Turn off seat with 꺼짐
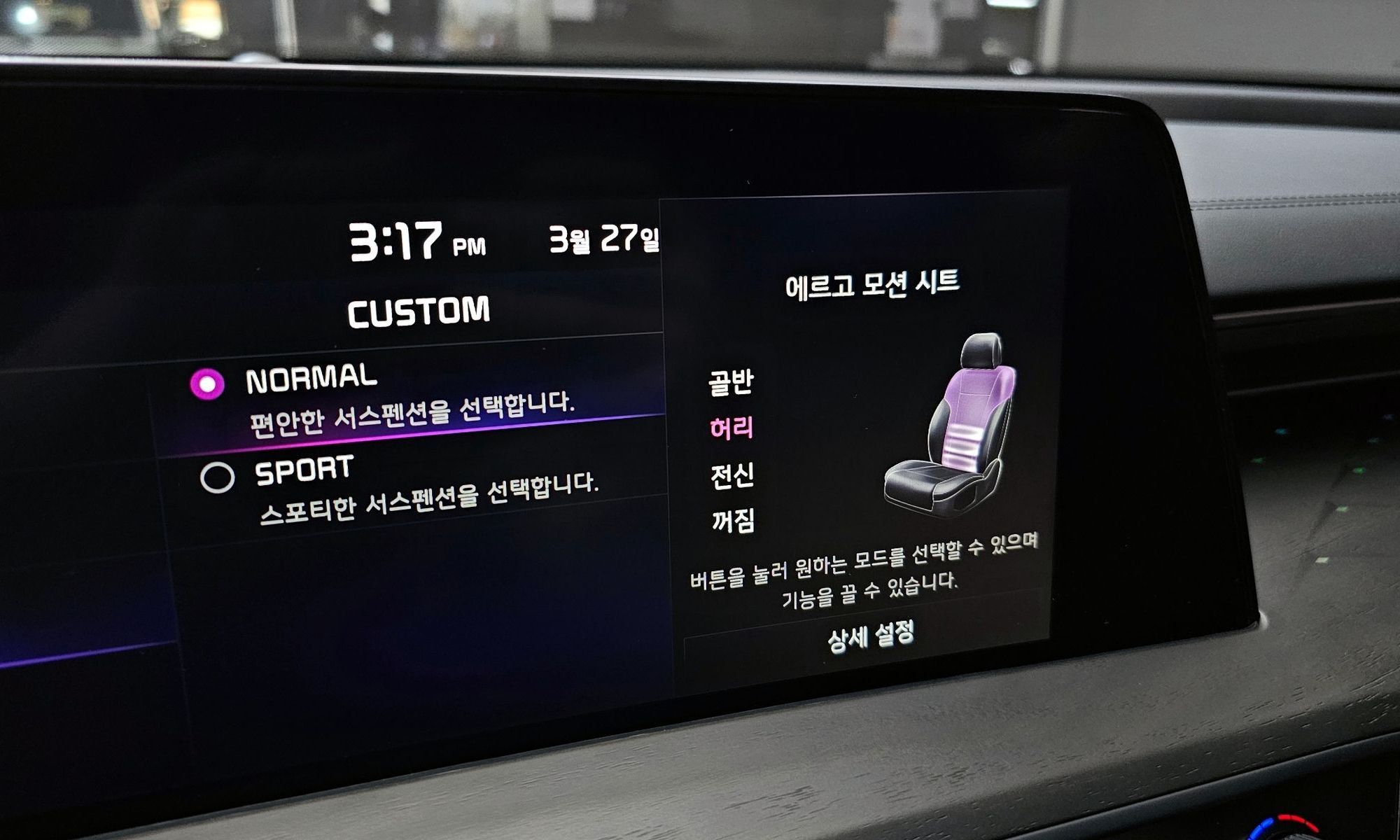The width and height of the screenshot is (1400, 840). tap(733, 521)
